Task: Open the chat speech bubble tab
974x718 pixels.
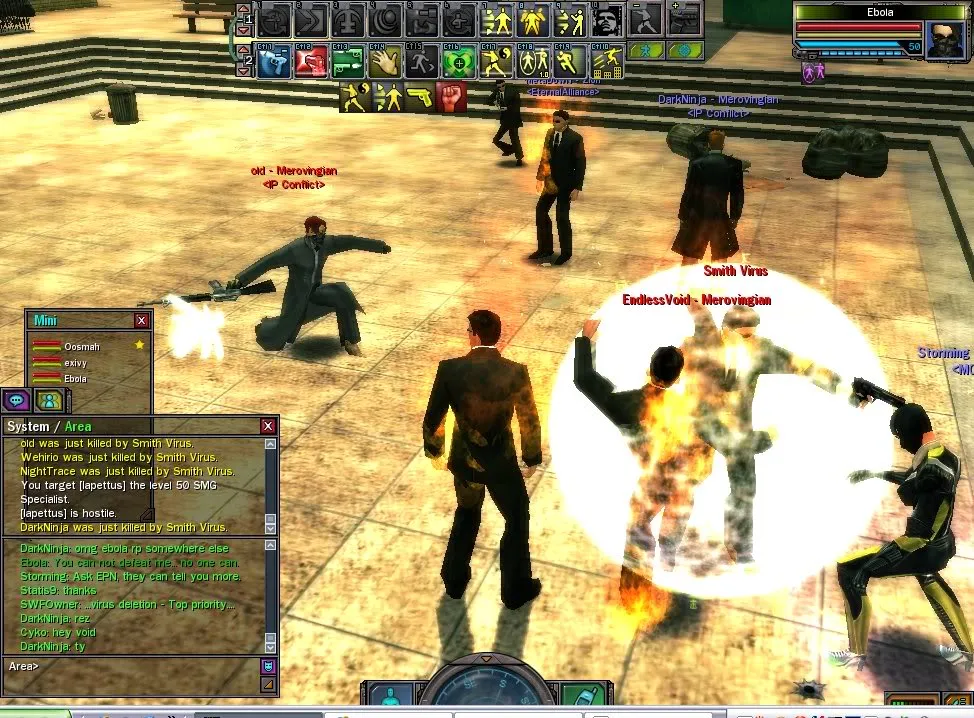Action: point(16,401)
